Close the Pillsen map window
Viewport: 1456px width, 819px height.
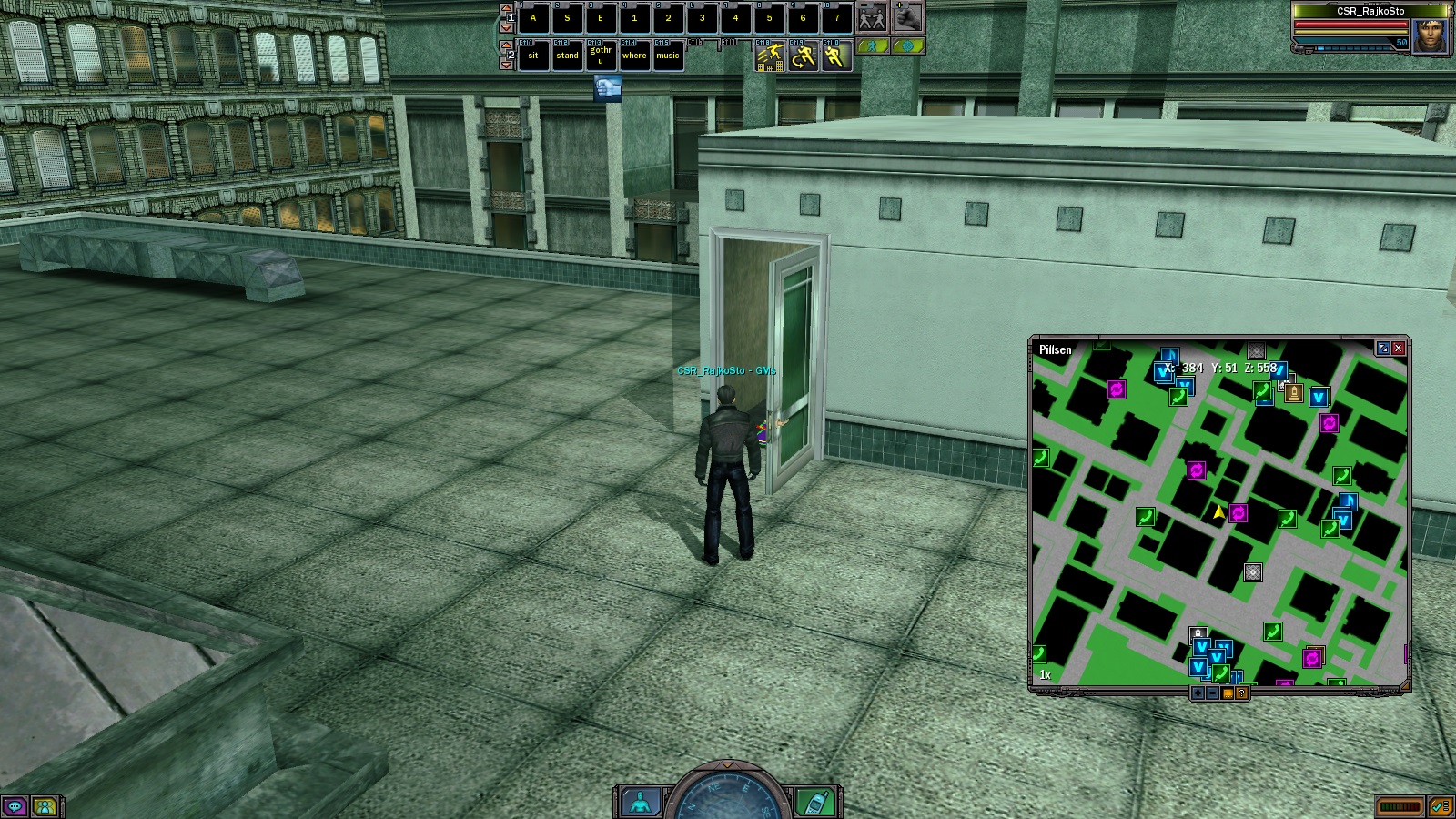(1399, 348)
